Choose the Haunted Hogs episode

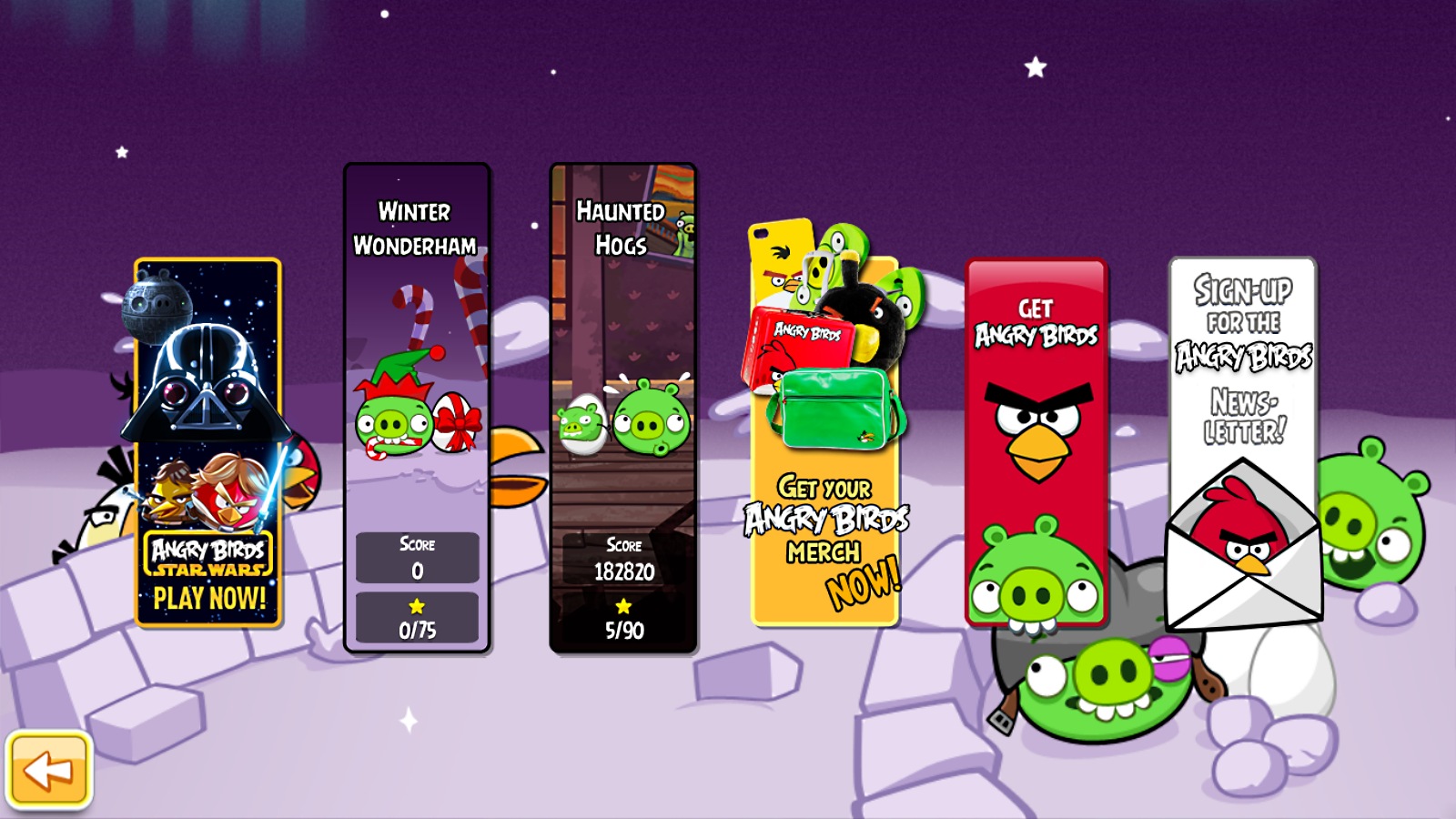pos(623,408)
